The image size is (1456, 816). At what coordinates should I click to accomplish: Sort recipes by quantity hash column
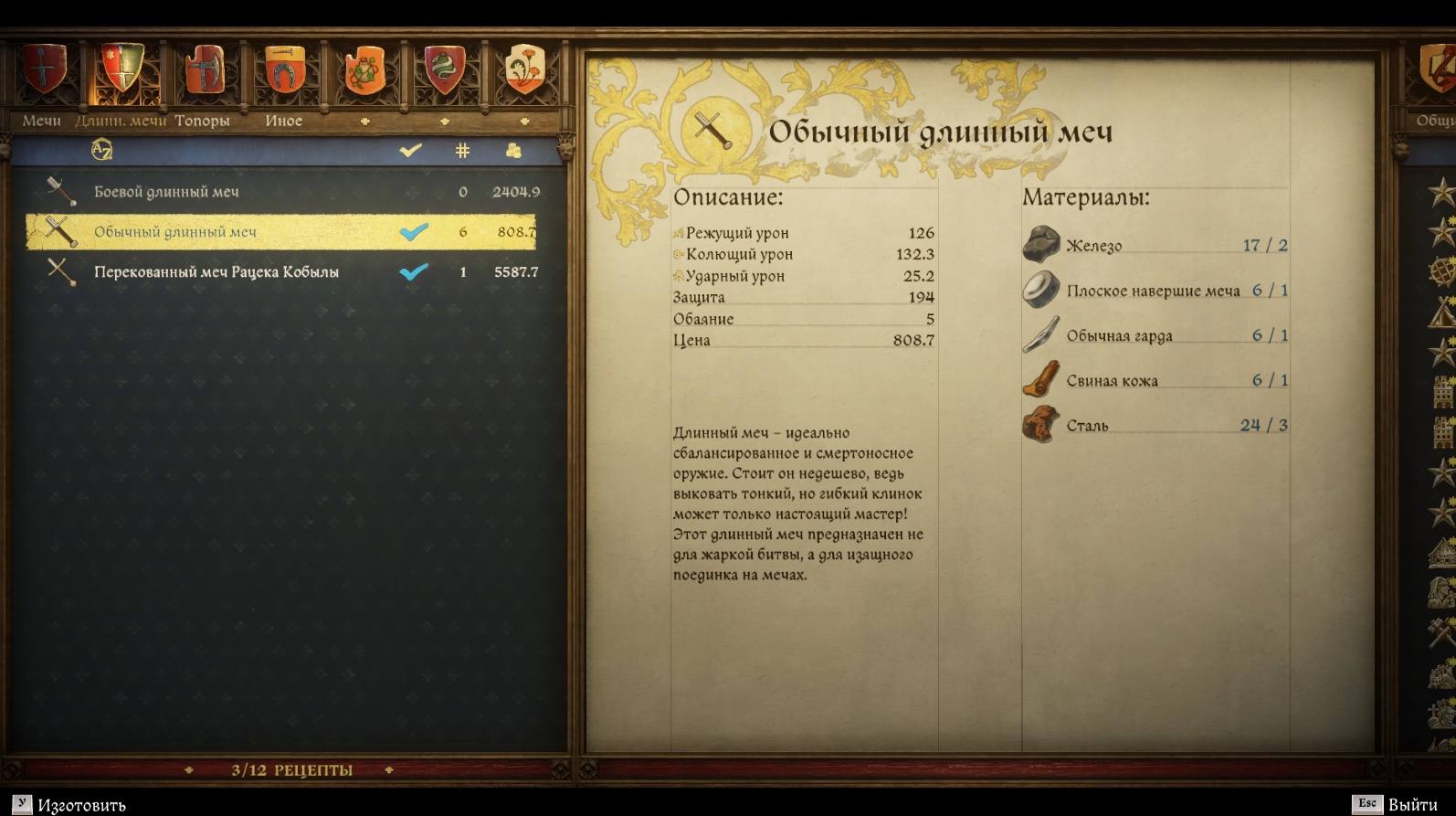pos(462,150)
